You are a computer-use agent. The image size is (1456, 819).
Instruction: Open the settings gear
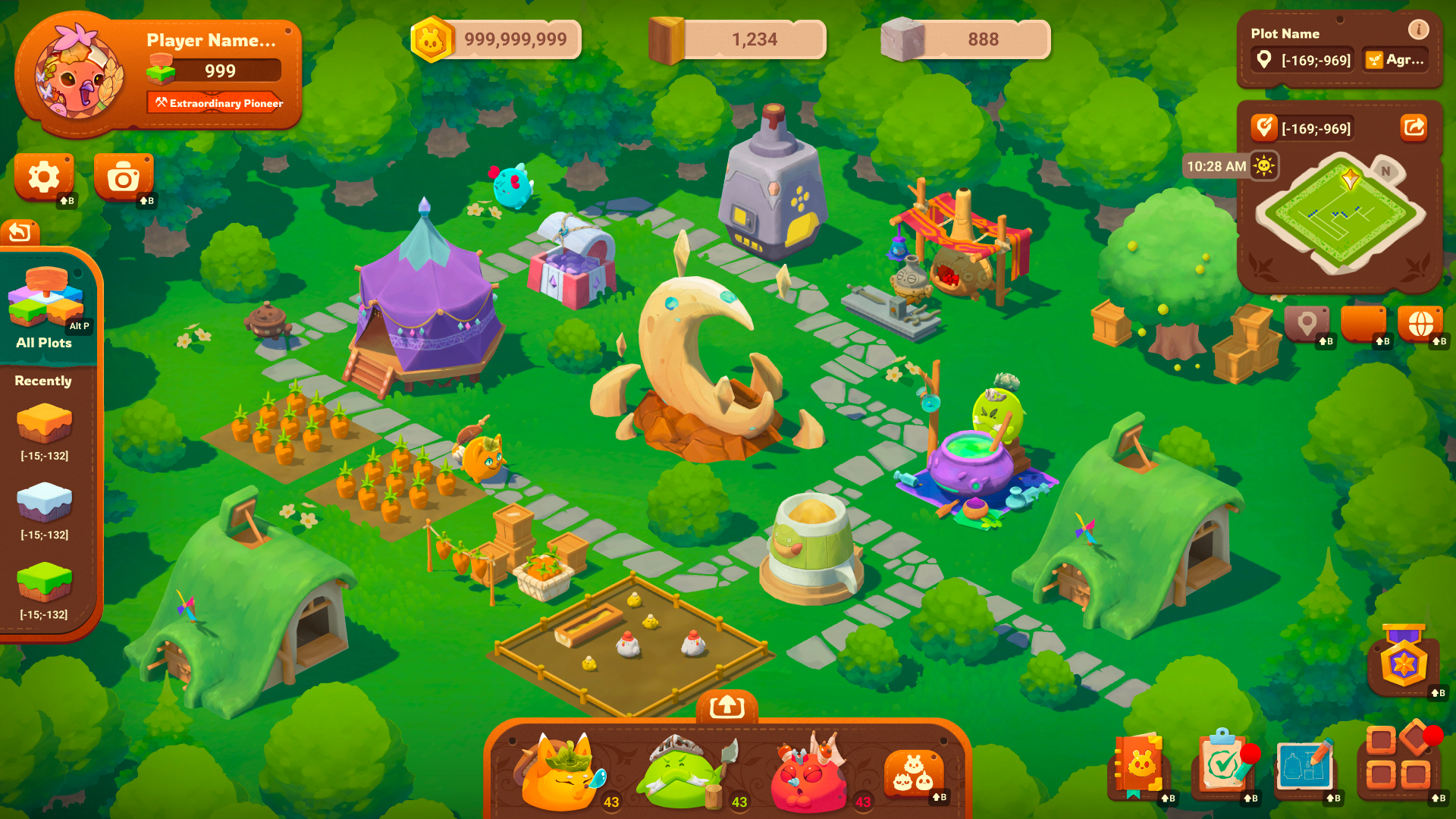pos(43,175)
